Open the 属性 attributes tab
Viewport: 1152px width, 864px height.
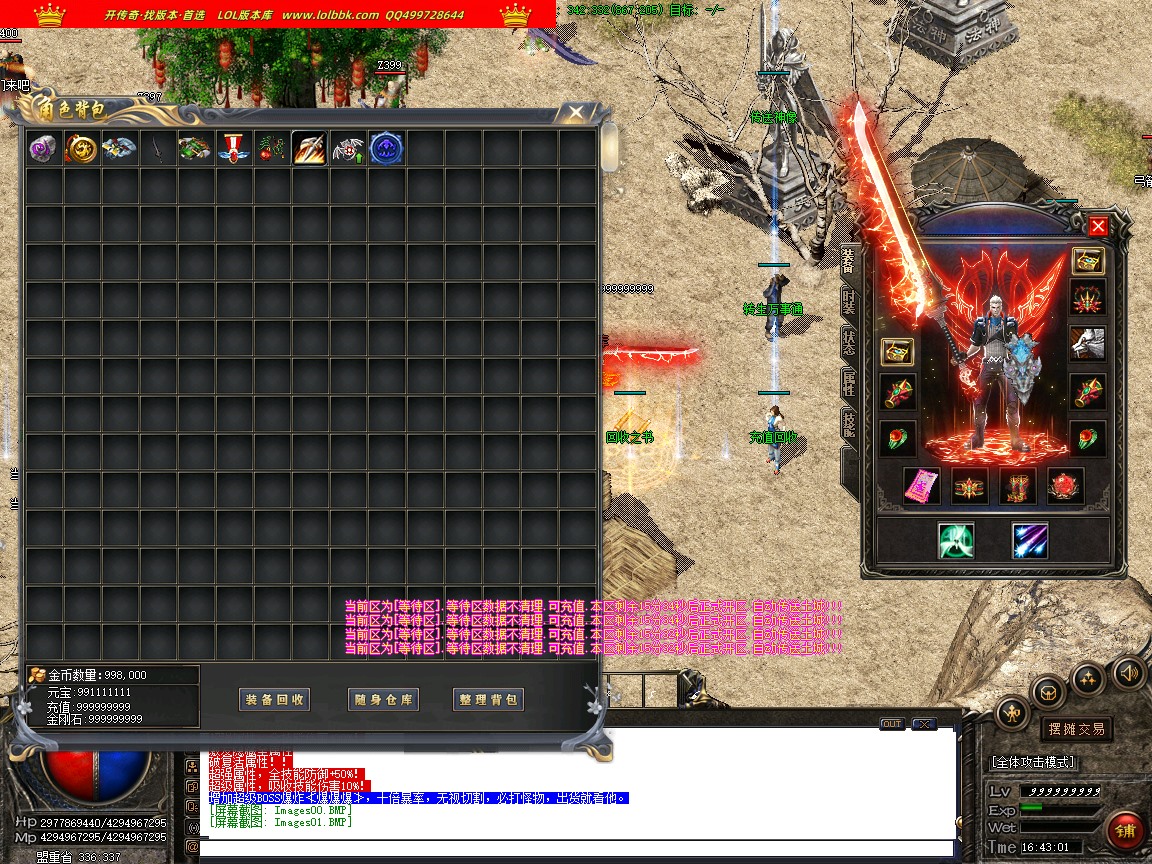(848, 383)
